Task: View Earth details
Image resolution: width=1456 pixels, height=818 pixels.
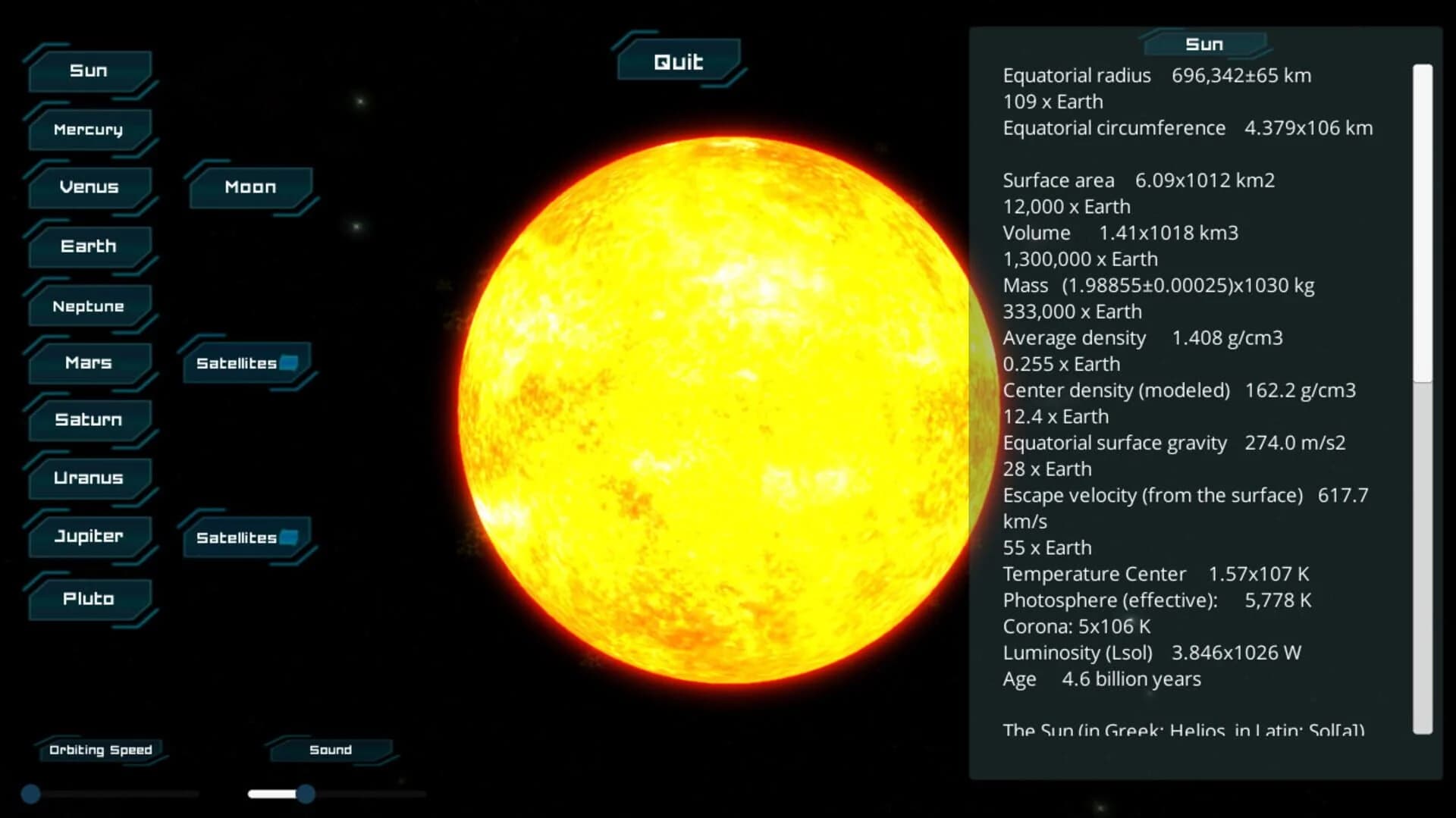Action: tap(89, 246)
